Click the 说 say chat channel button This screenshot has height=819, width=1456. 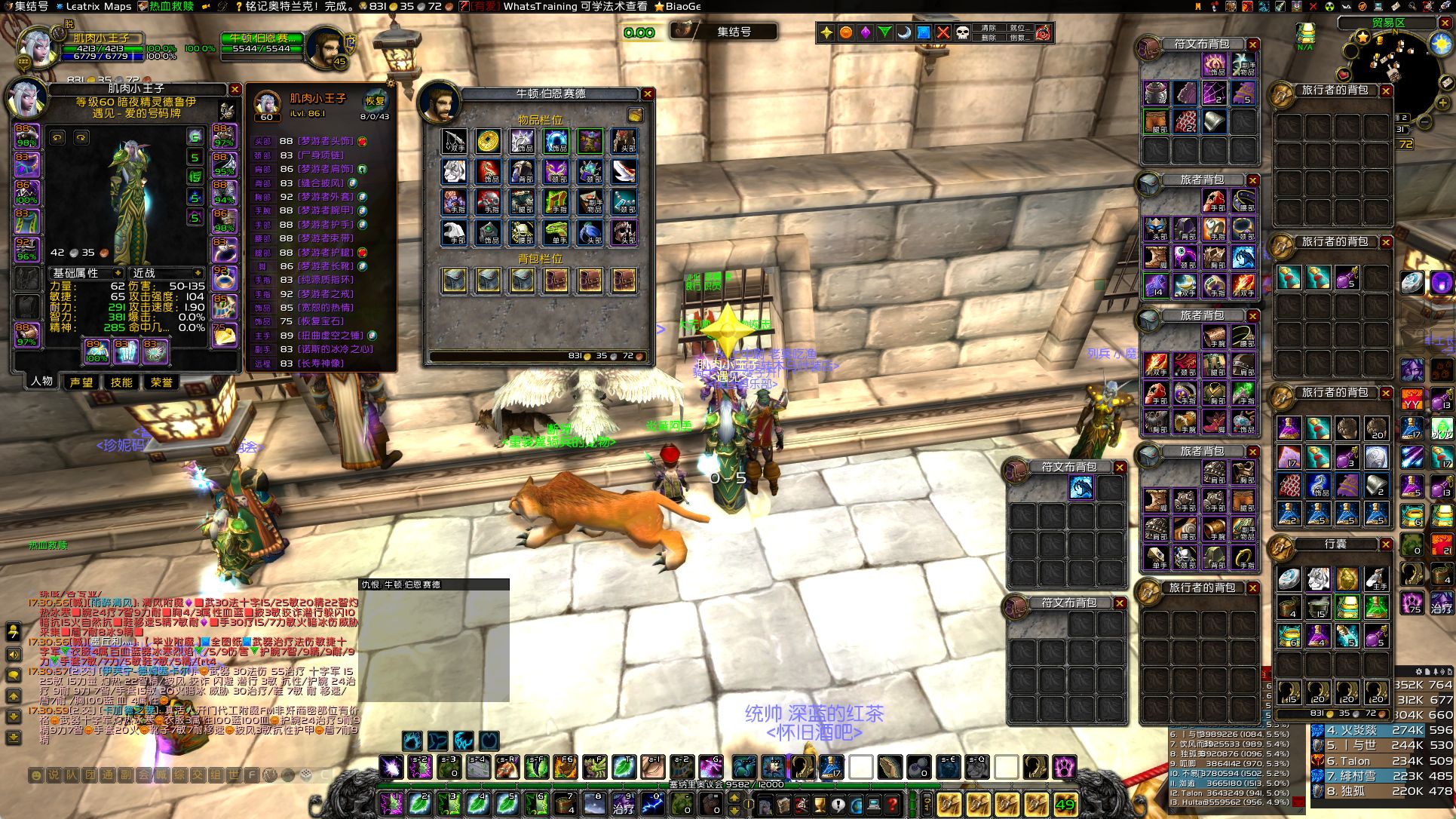tap(53, 775)
